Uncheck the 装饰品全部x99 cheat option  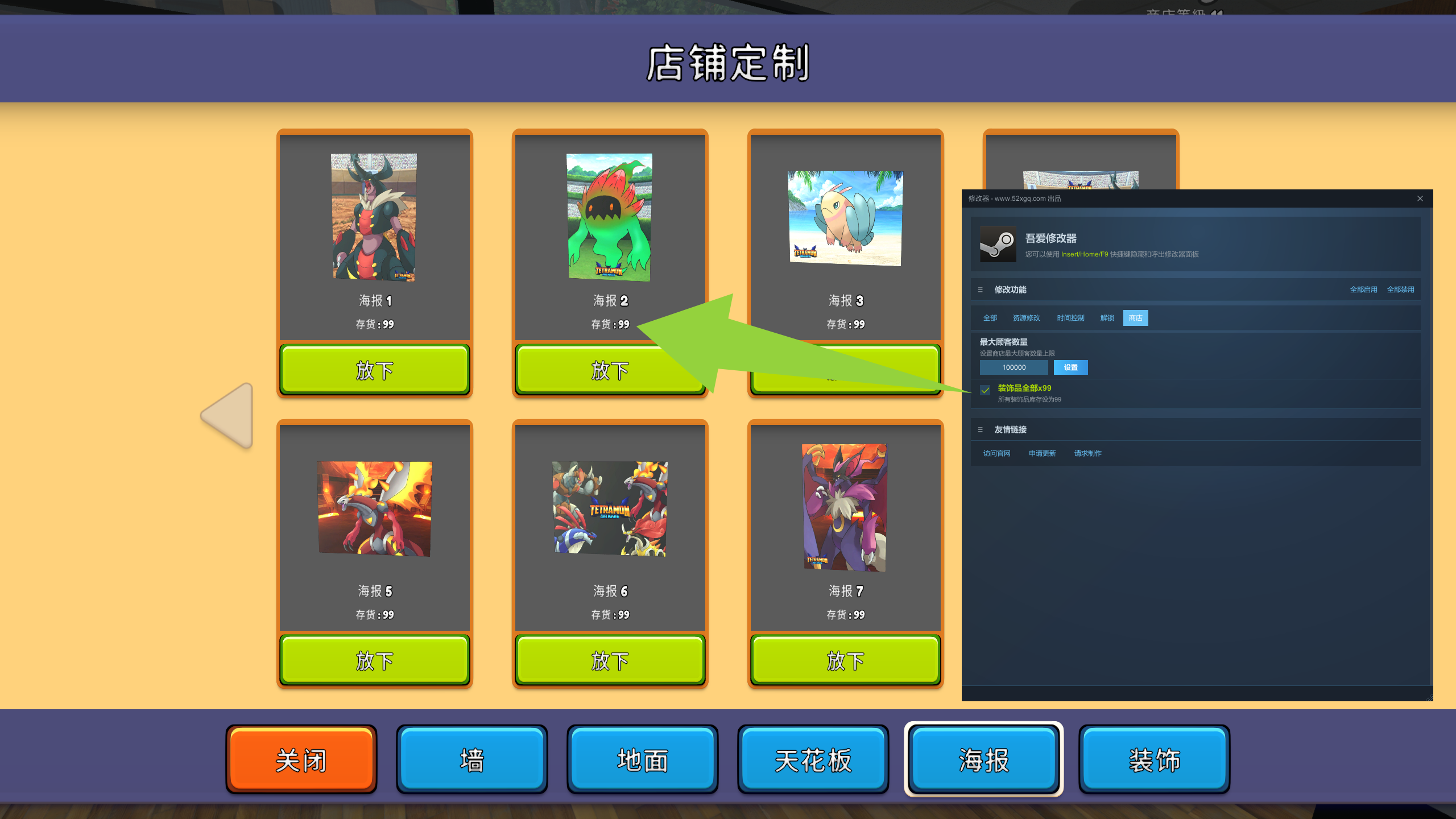click(984, 390)
